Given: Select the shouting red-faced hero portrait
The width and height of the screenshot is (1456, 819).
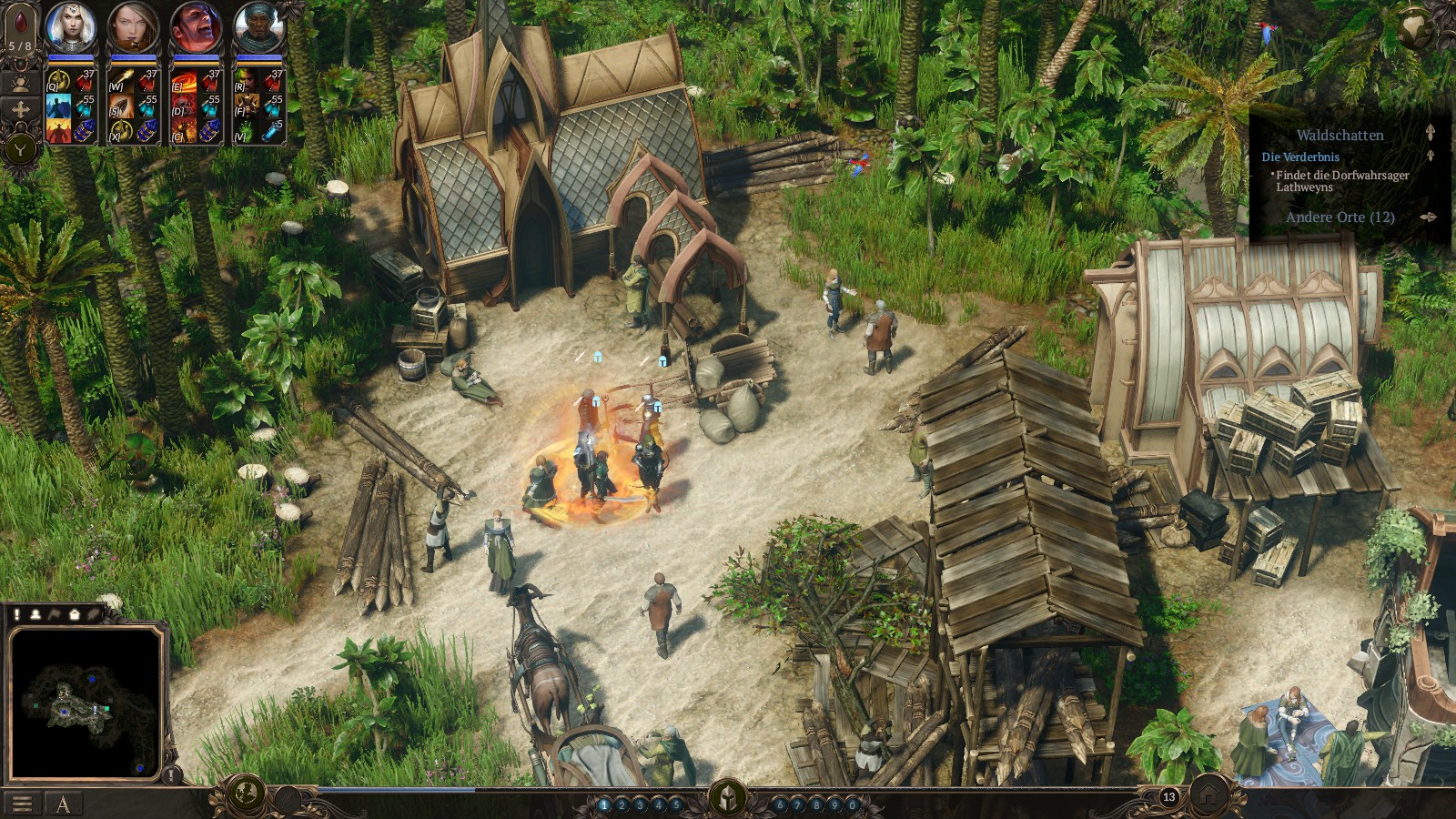Looking at the screenshot, I should pos(196,27).
